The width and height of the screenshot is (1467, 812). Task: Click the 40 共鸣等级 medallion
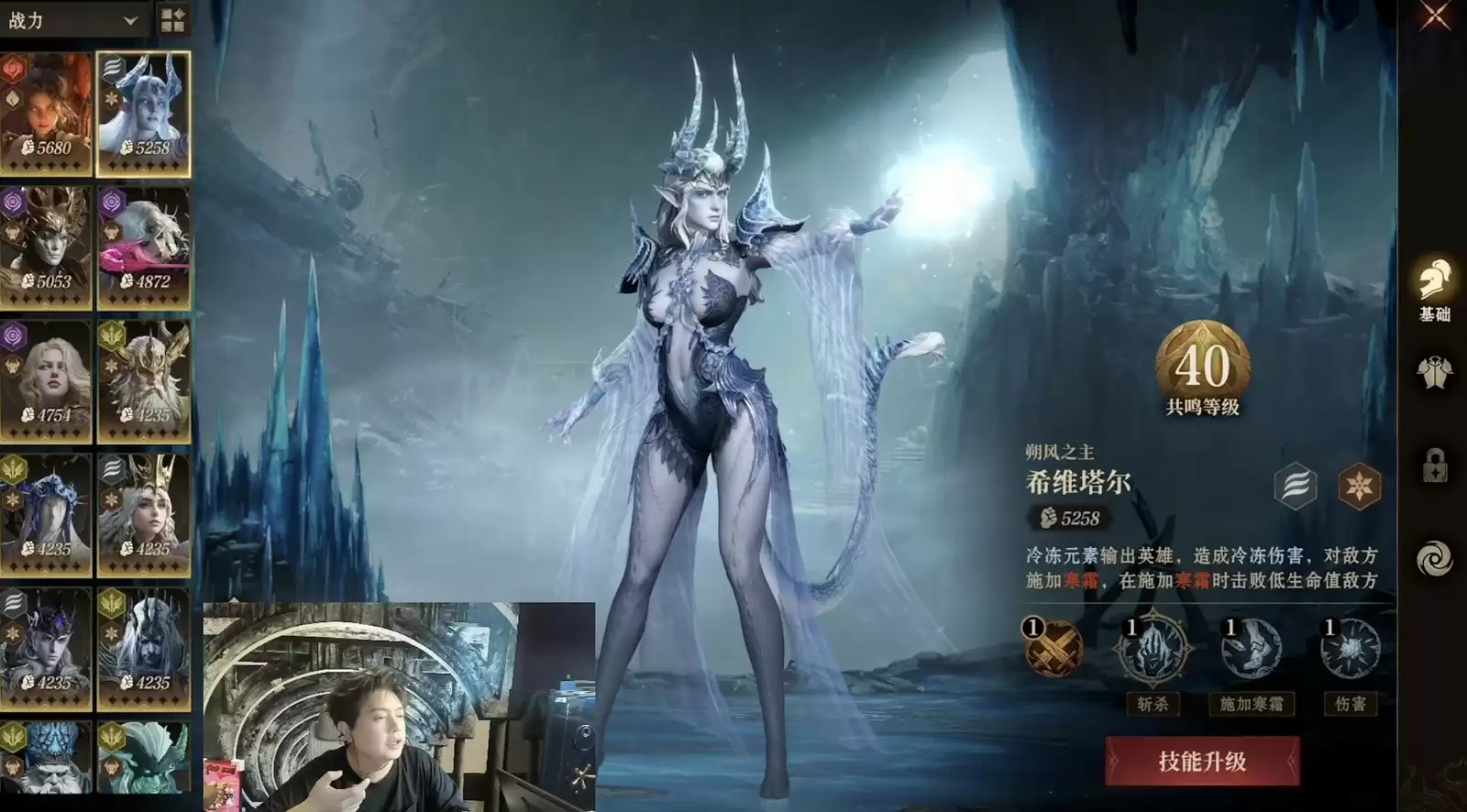tap(1205, 365)
